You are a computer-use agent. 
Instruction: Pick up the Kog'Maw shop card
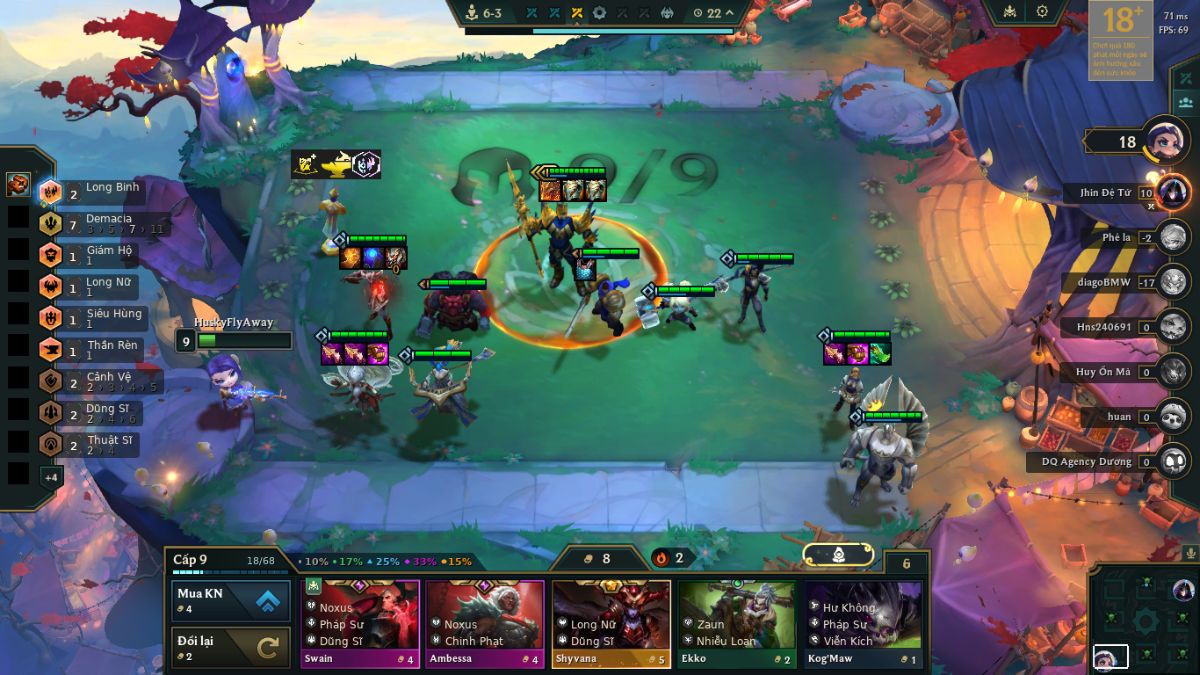(x=863, y=624)
